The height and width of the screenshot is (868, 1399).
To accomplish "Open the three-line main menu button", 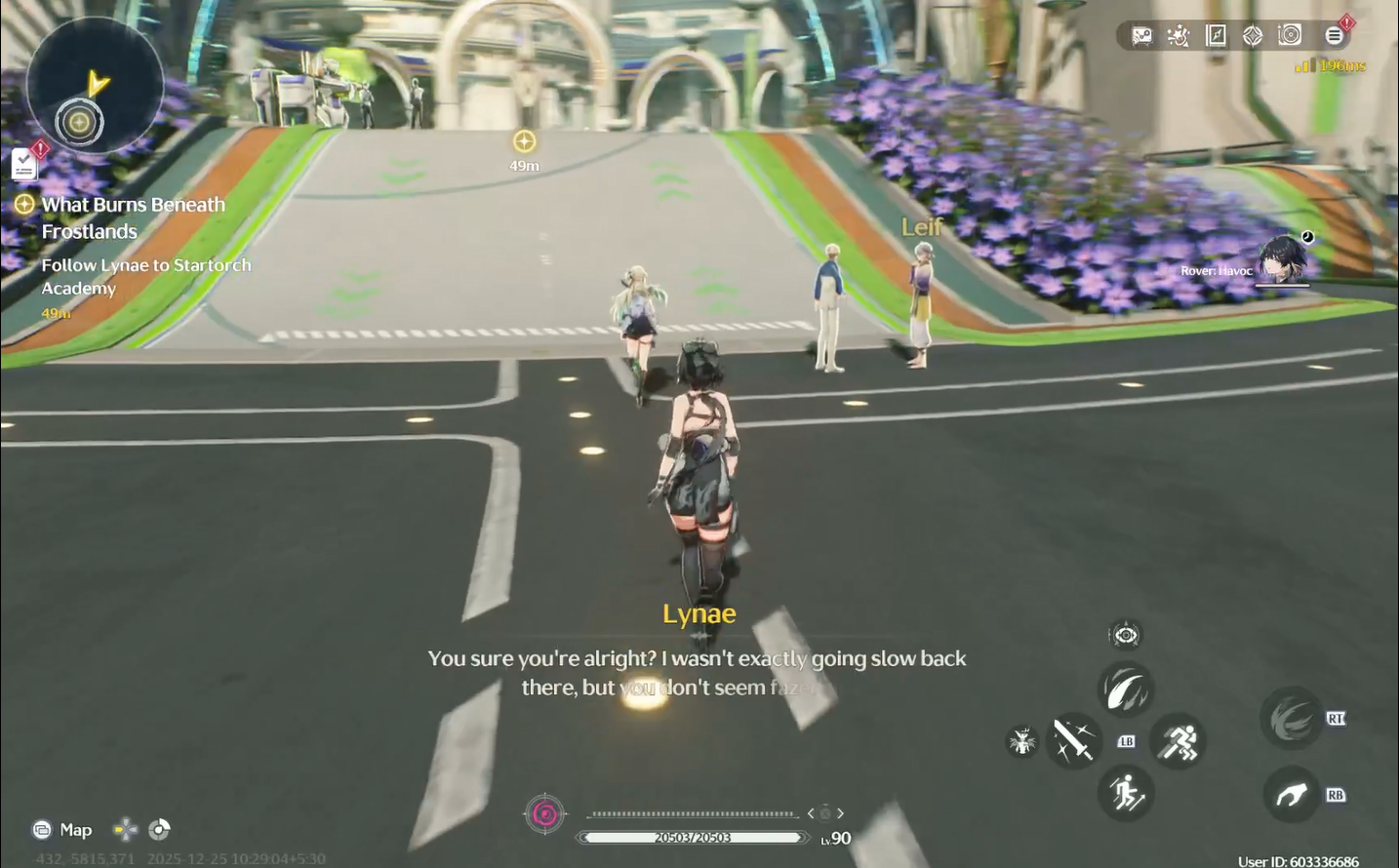I will [1334, 36].
